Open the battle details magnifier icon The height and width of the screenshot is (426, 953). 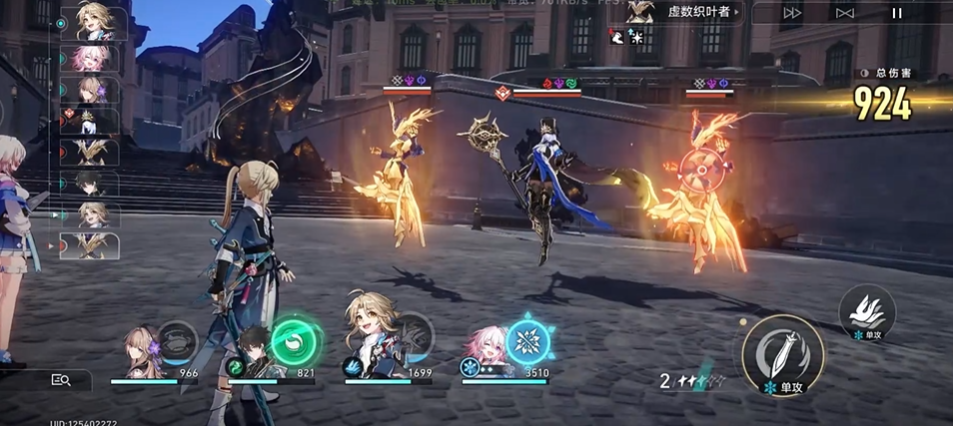pyautogui.click(x=61, y=380)
